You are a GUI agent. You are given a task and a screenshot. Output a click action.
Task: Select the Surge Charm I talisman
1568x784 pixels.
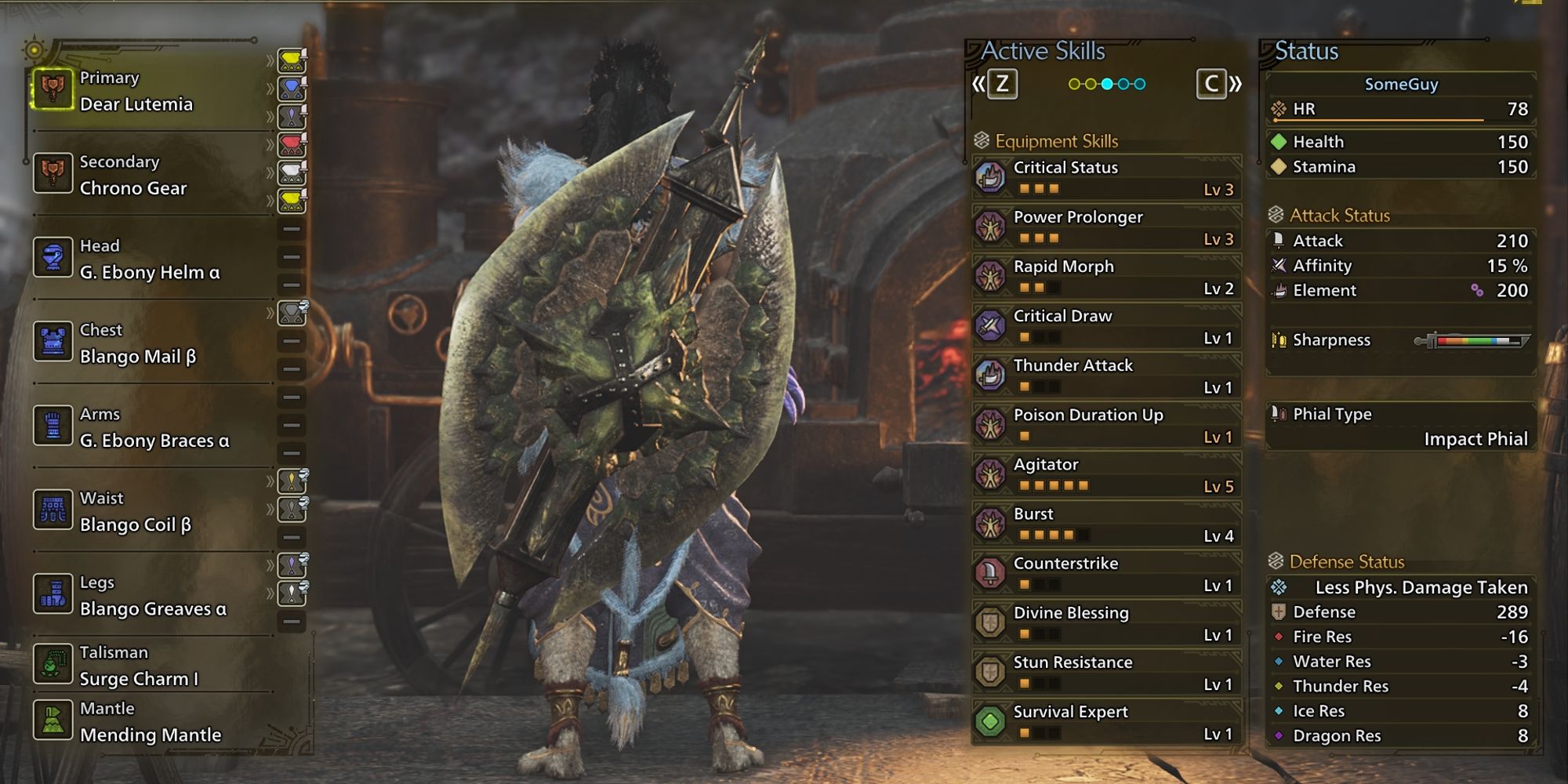[149, 666]
